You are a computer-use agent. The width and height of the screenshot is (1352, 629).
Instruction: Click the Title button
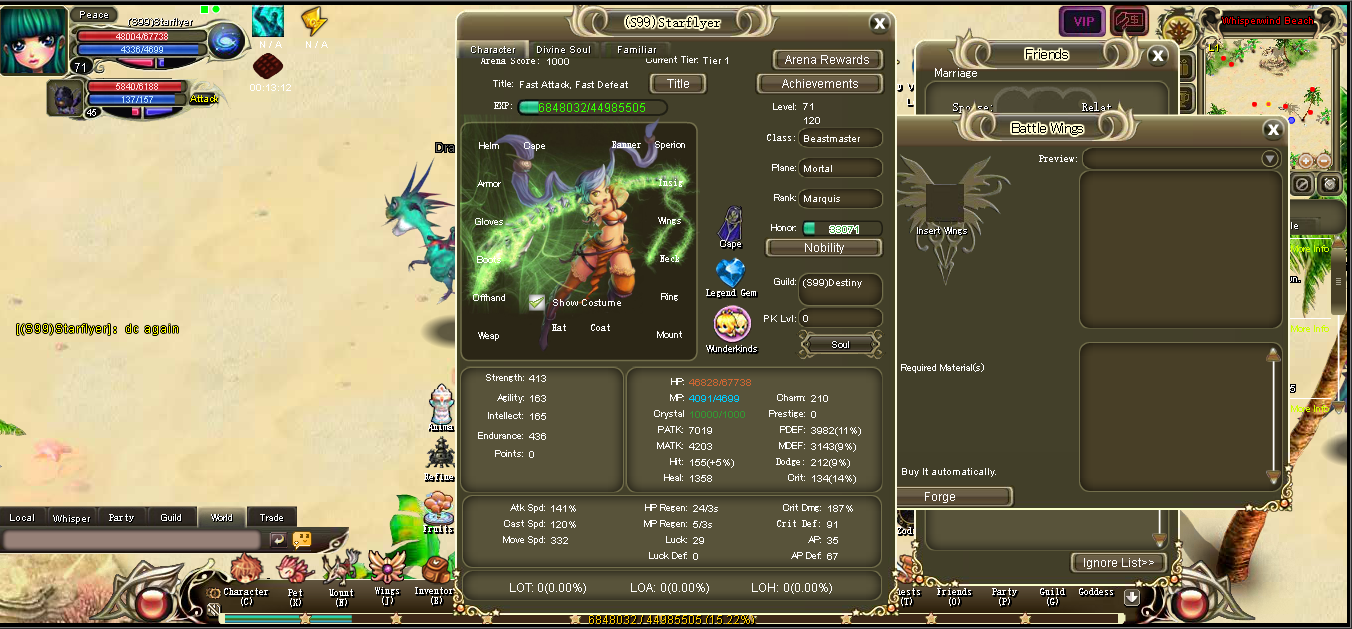tap(678, 84)
